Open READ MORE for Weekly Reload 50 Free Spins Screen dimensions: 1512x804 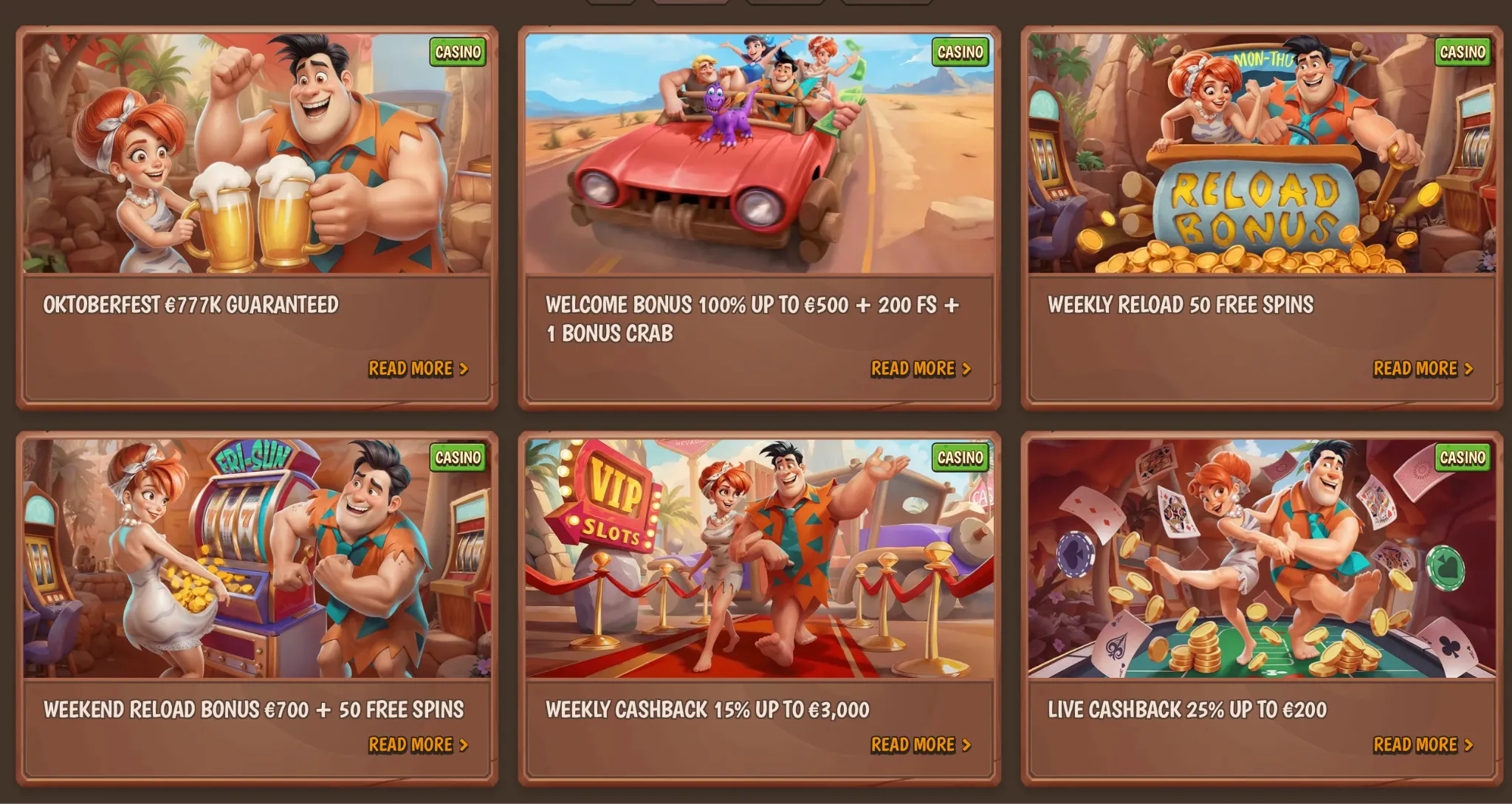(1416, 368)
